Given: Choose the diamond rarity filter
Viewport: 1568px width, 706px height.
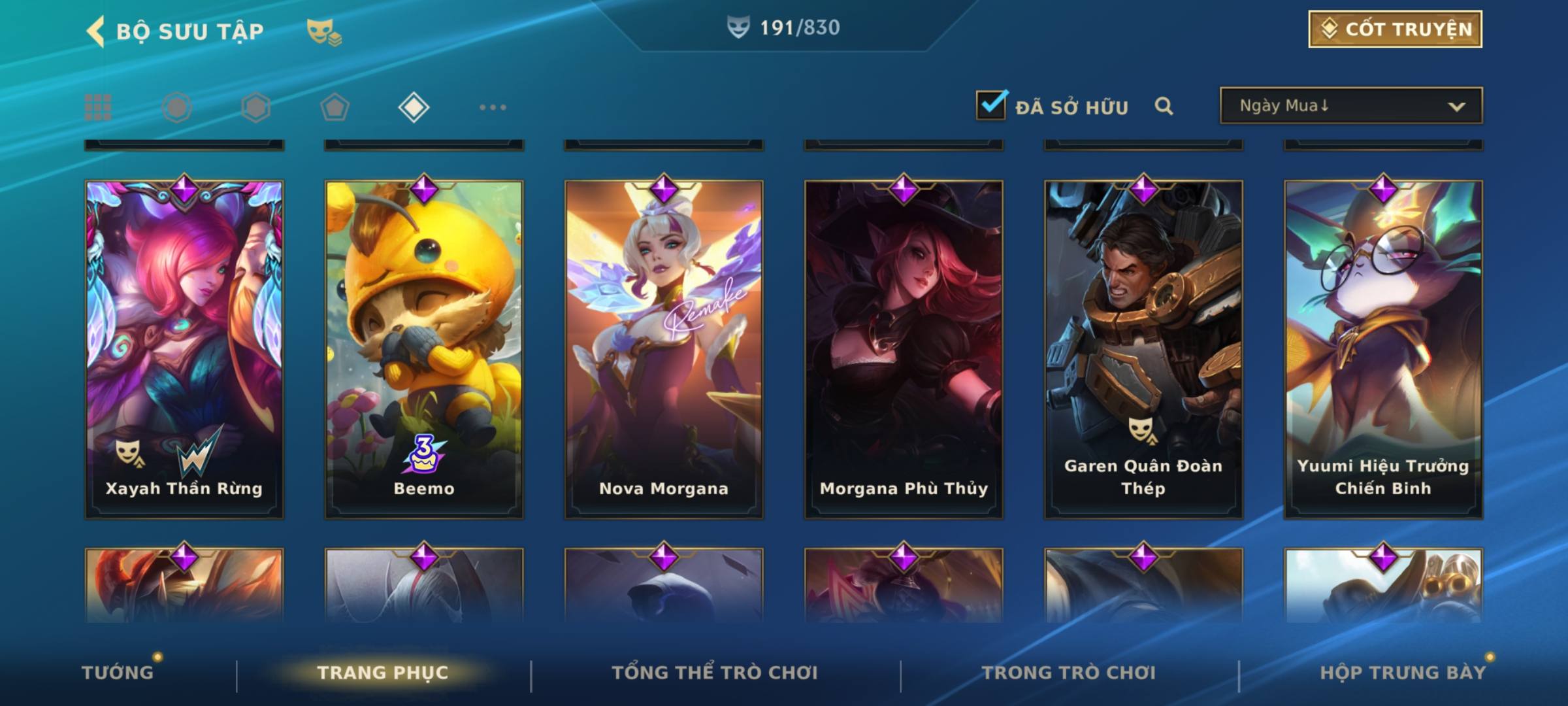Looking at the screenshot, I should (x=414, y=107).
